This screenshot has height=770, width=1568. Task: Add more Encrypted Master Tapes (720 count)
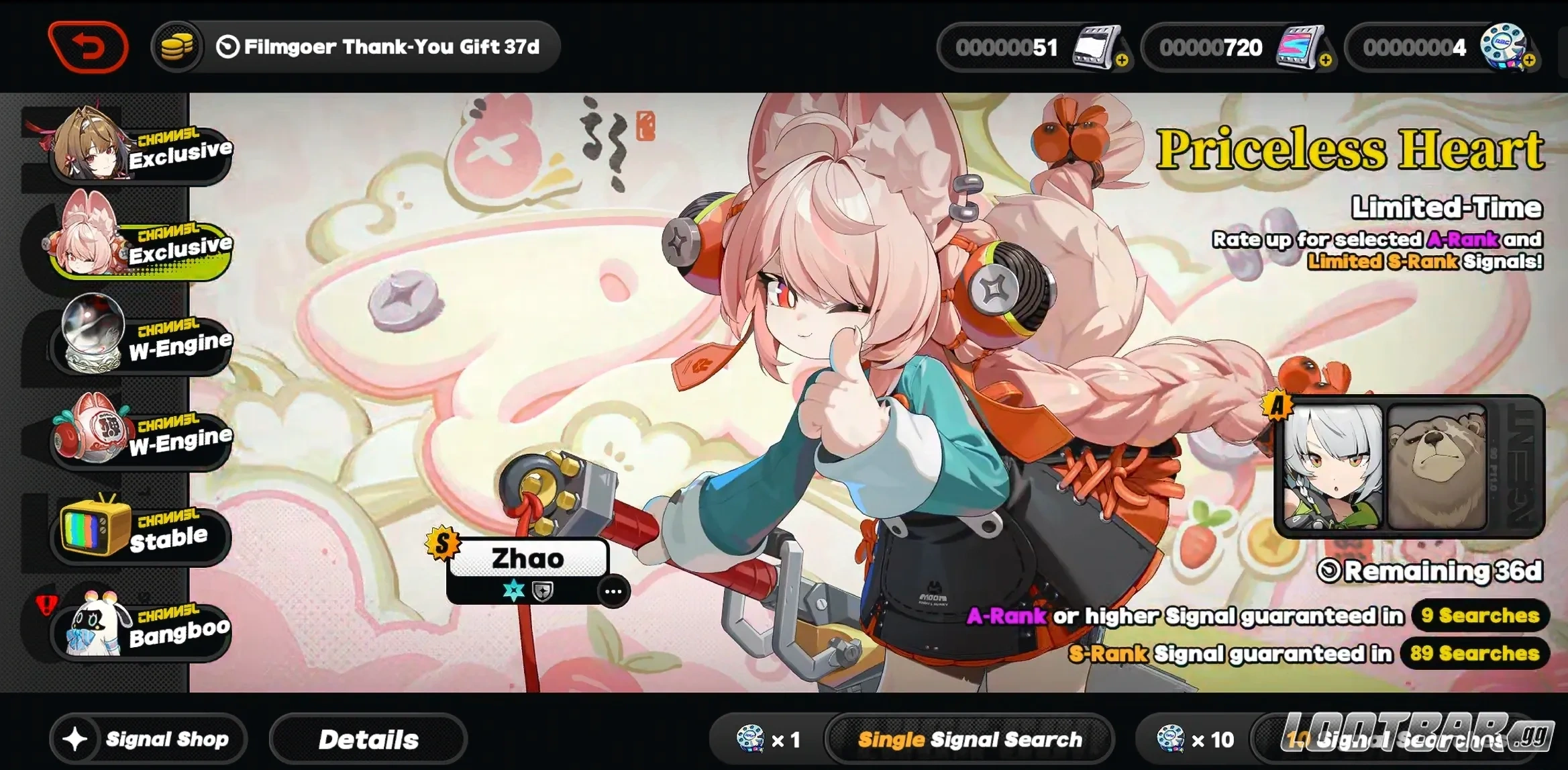[x=1325, y=61]
